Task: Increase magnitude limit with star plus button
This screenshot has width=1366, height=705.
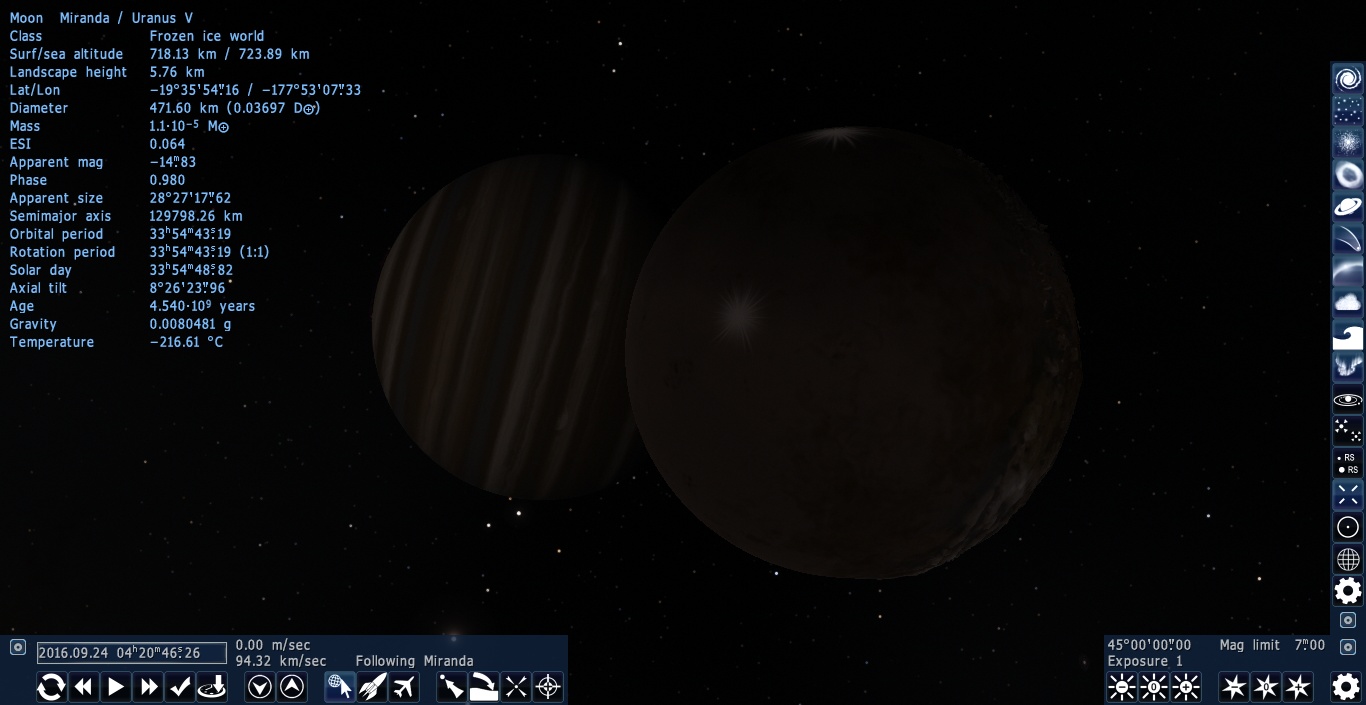Action: [x=1298, y=687]
